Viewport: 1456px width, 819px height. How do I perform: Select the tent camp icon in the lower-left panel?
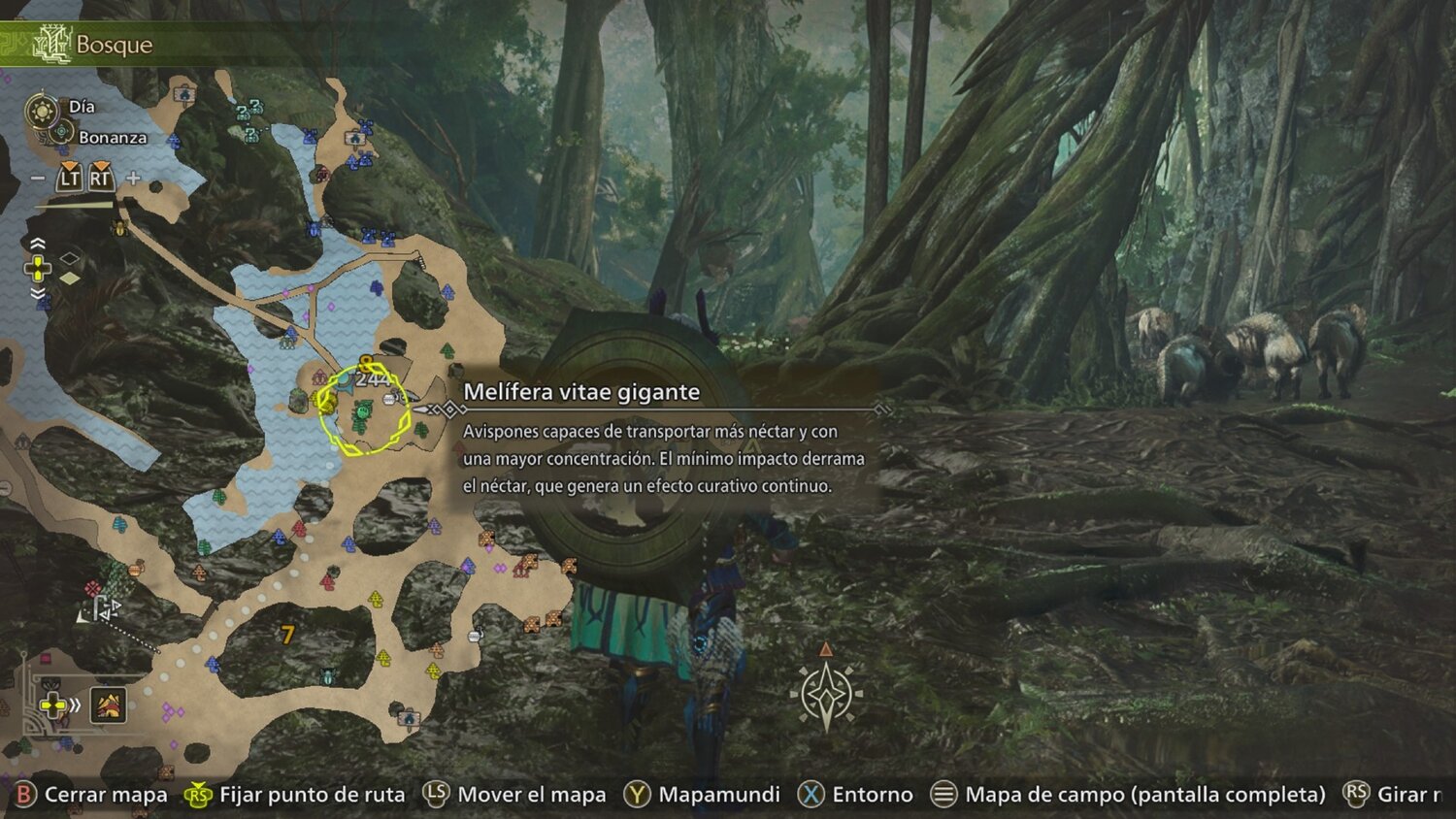click(x=107, y=706)
